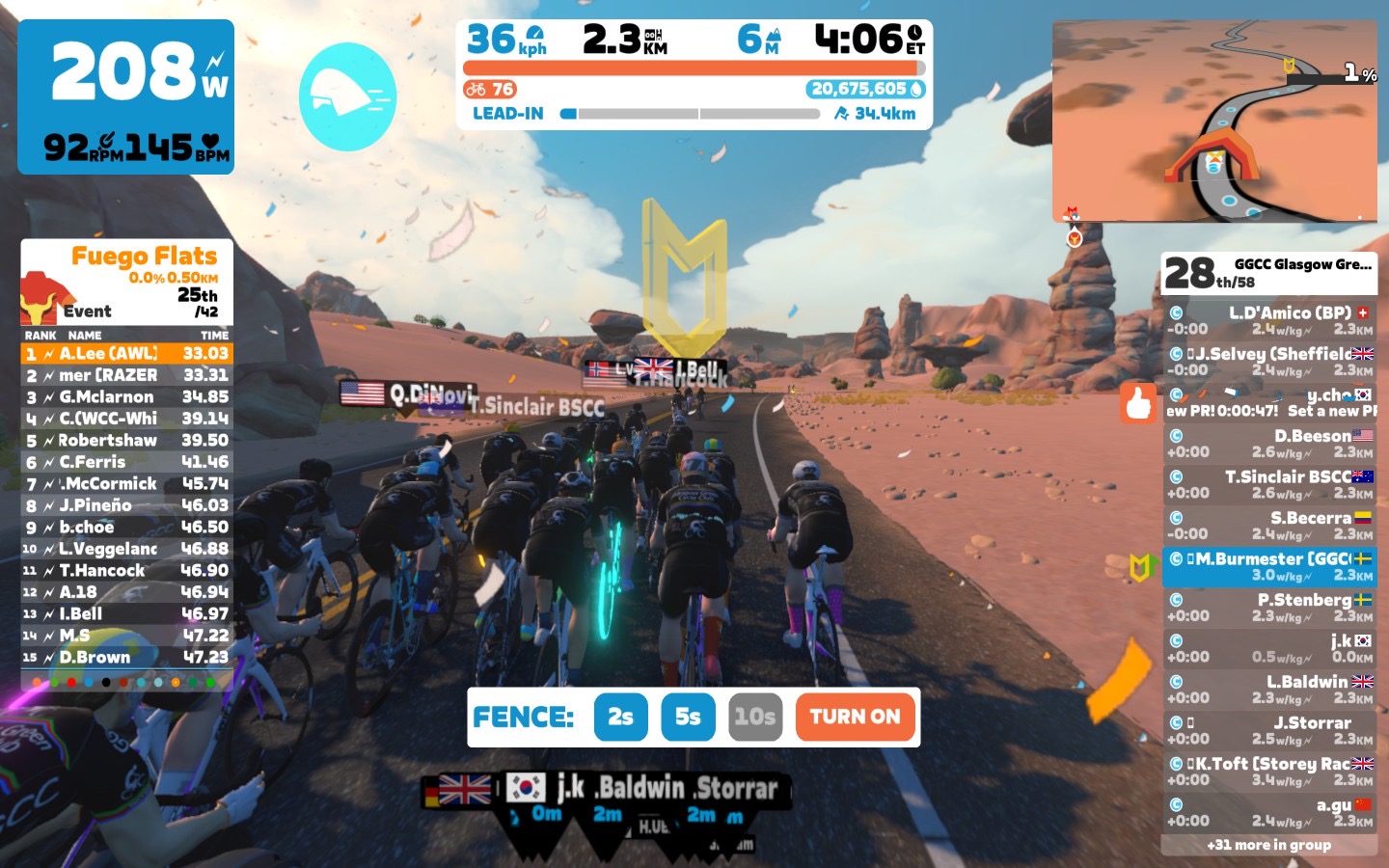Open the route minimap
Screen dimensions: 1389x868
click(x=1214, y=122)
